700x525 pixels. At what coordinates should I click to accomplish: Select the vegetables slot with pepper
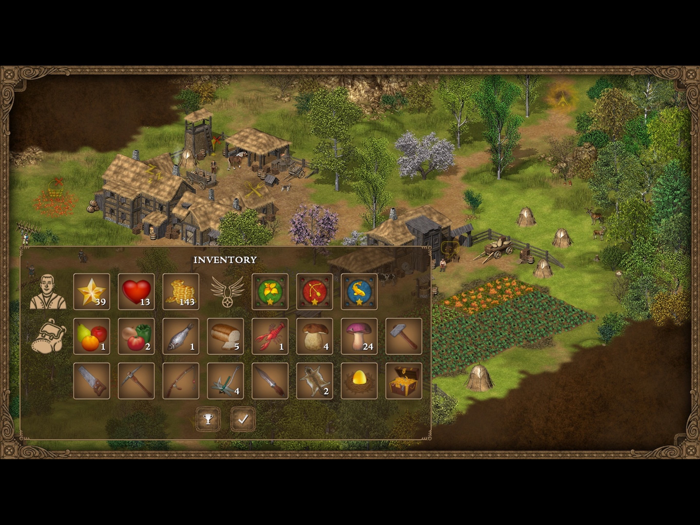coord(136,337)
